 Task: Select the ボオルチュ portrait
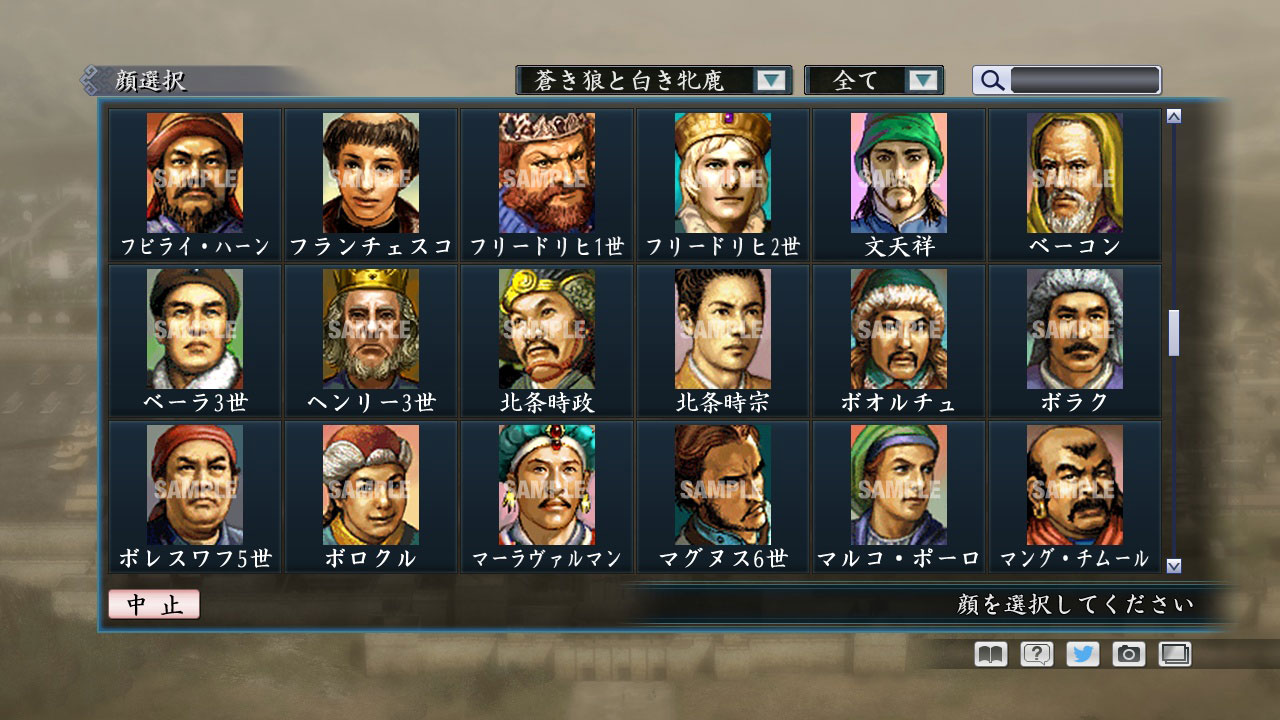pos(897,328)
